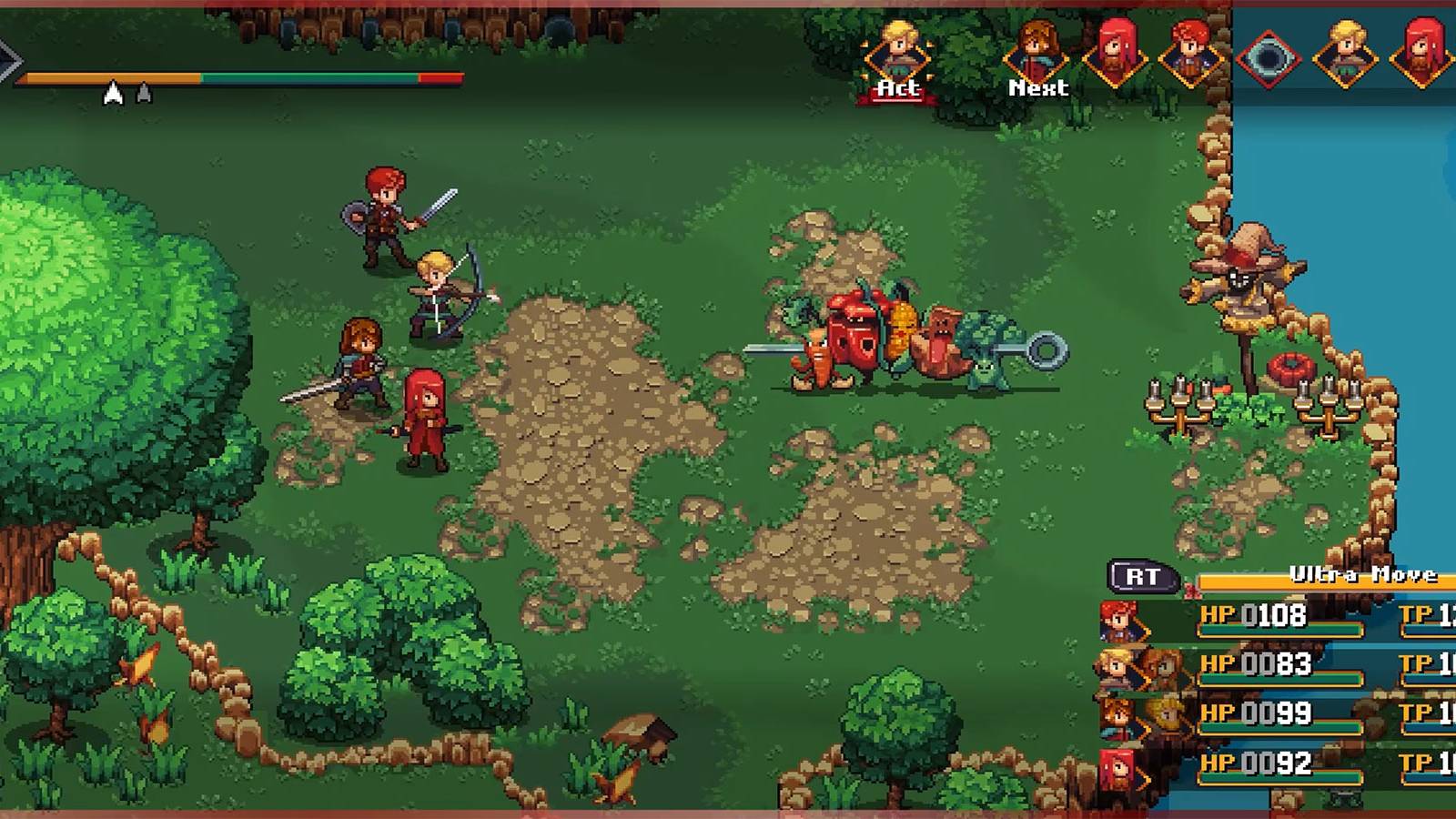Select the first red-haired portrait in turn order
1456x819 pixels.
pyautogui.click(x=1117, y=52)
